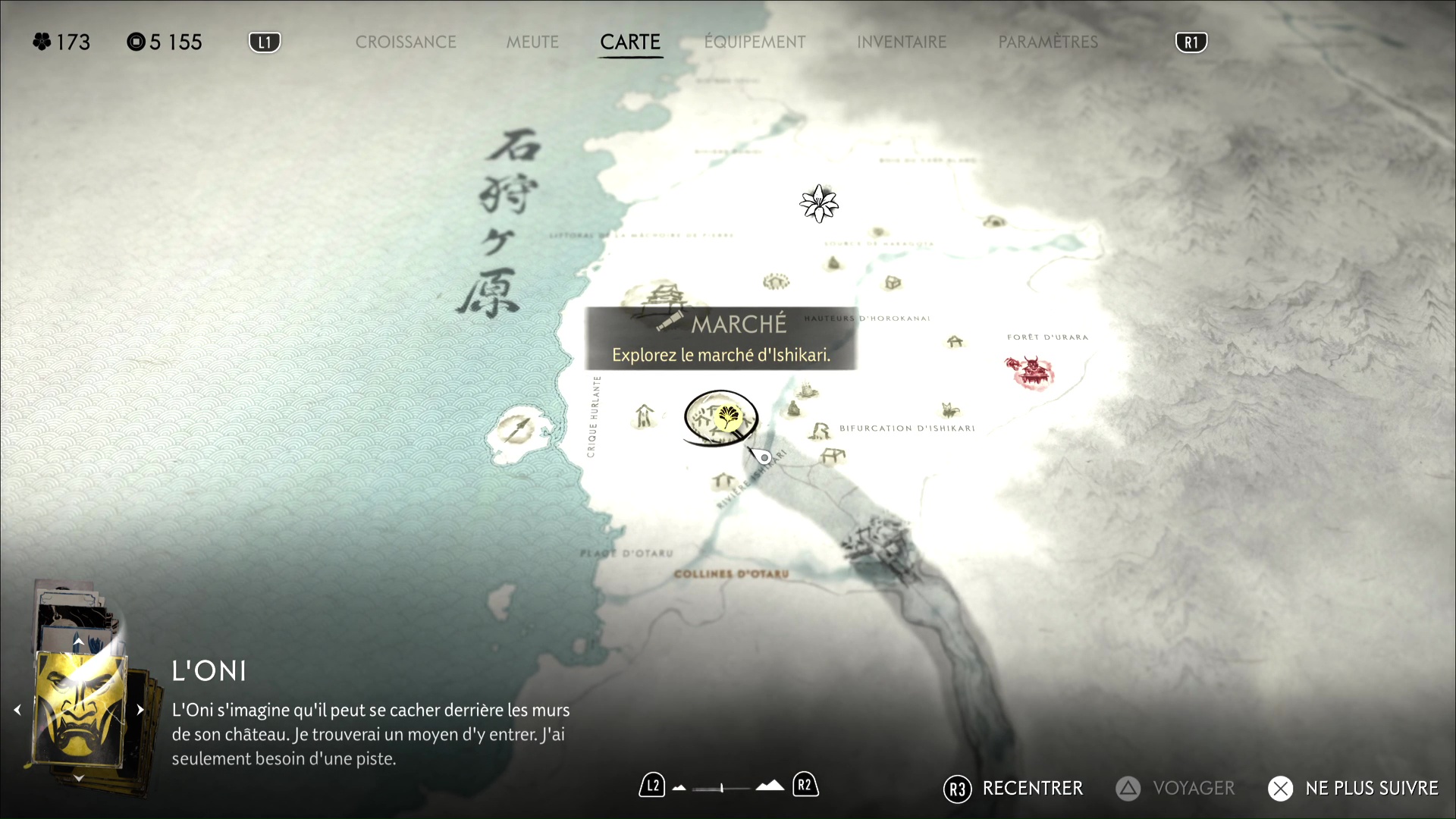This screenshot has height=819, width=1456.
Task: Click the red Oni demon map marker
Action: tap(1030, 372)
